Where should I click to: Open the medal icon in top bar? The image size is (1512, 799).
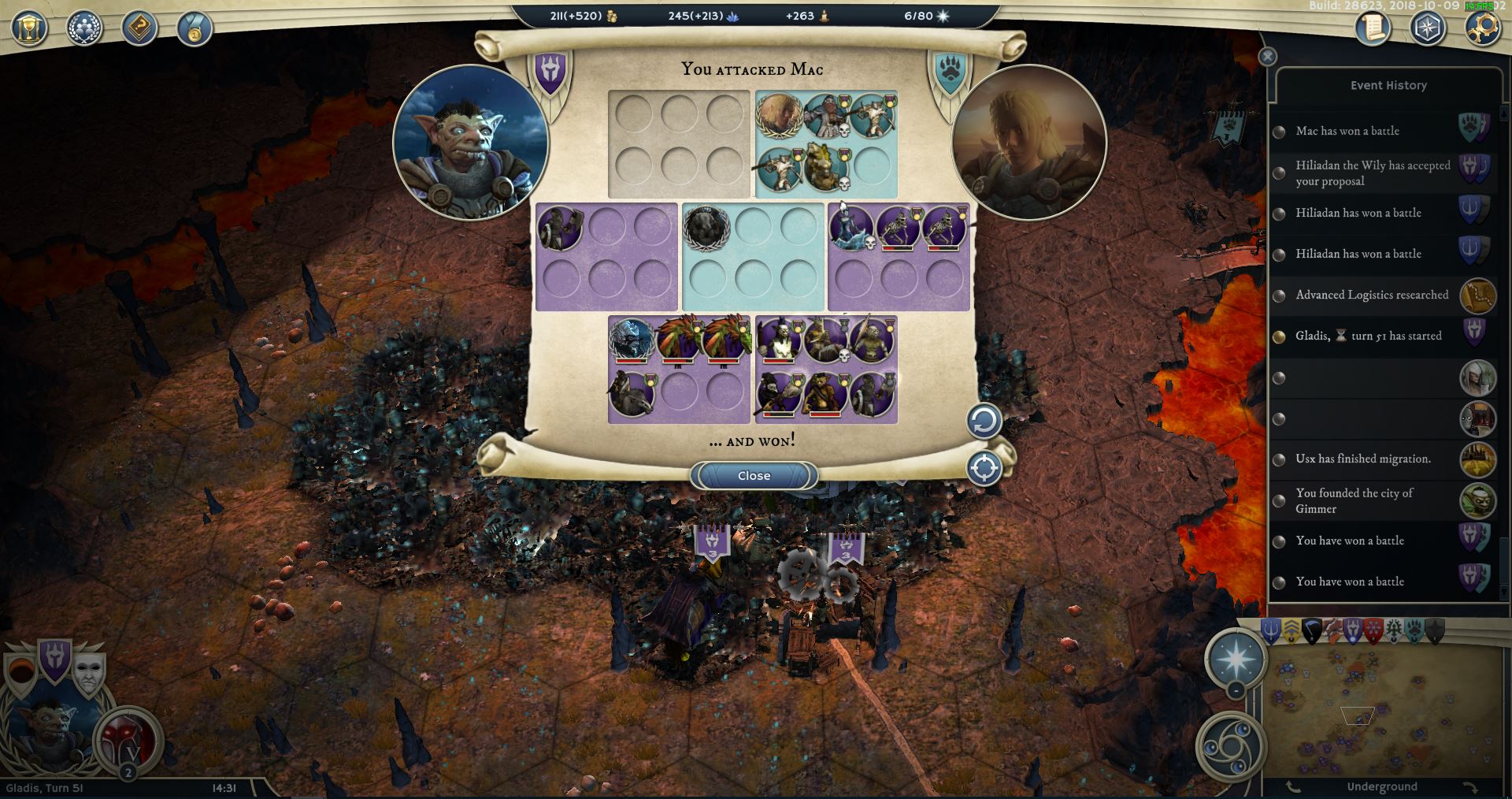click(193, 29)
